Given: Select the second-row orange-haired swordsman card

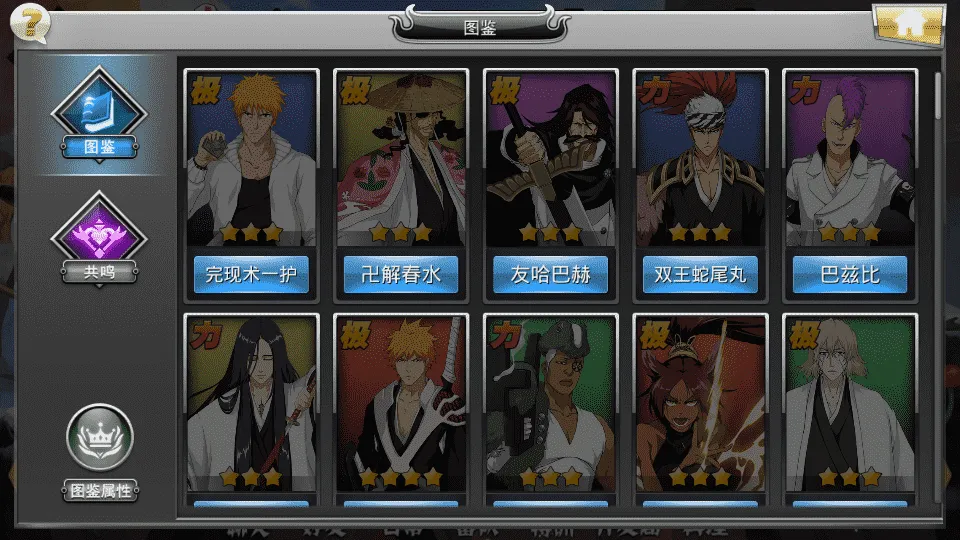Looking at the screenshot, I should [x=401, y=402].
